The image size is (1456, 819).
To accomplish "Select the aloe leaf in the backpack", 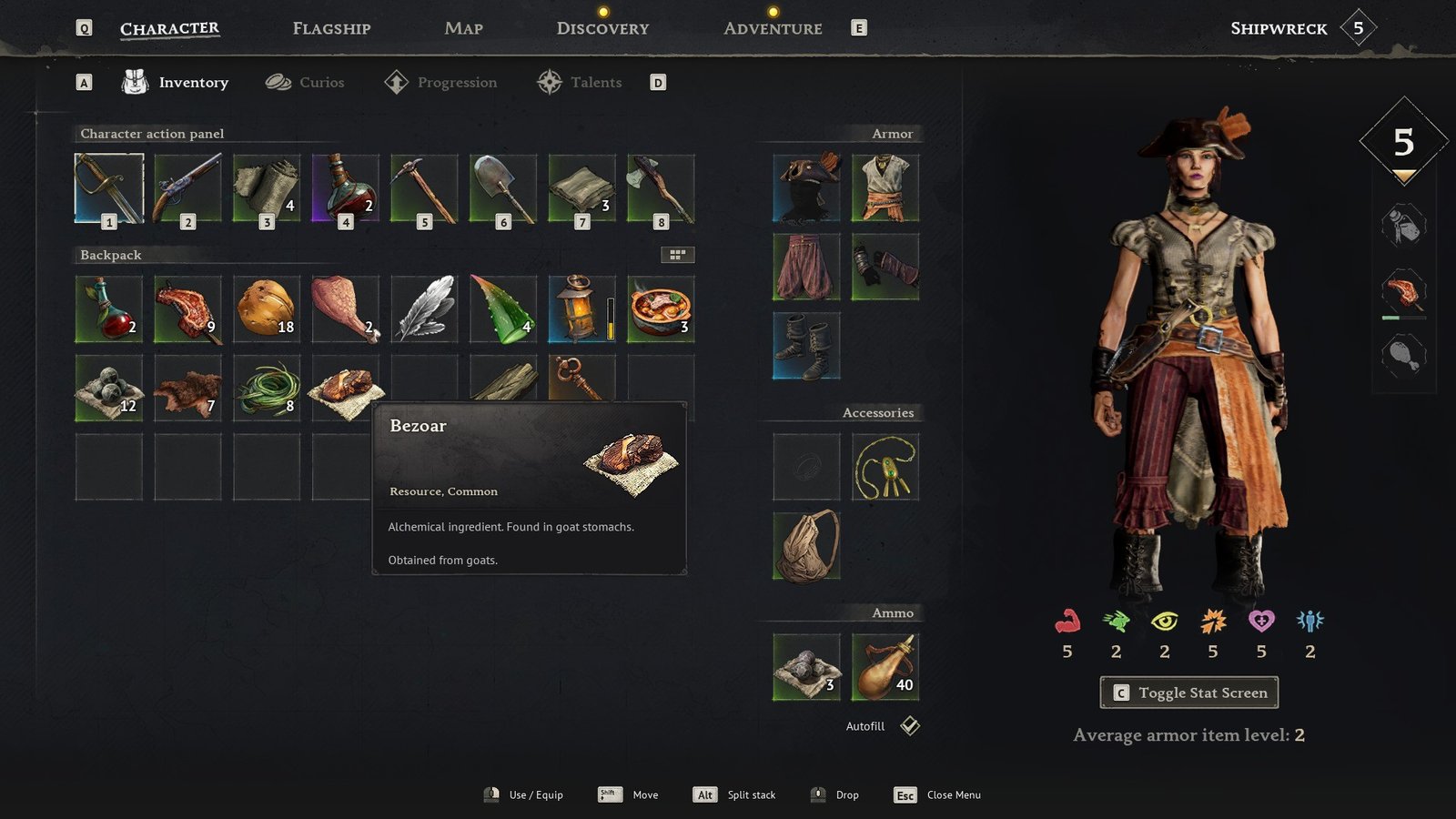I will [502, 309].
